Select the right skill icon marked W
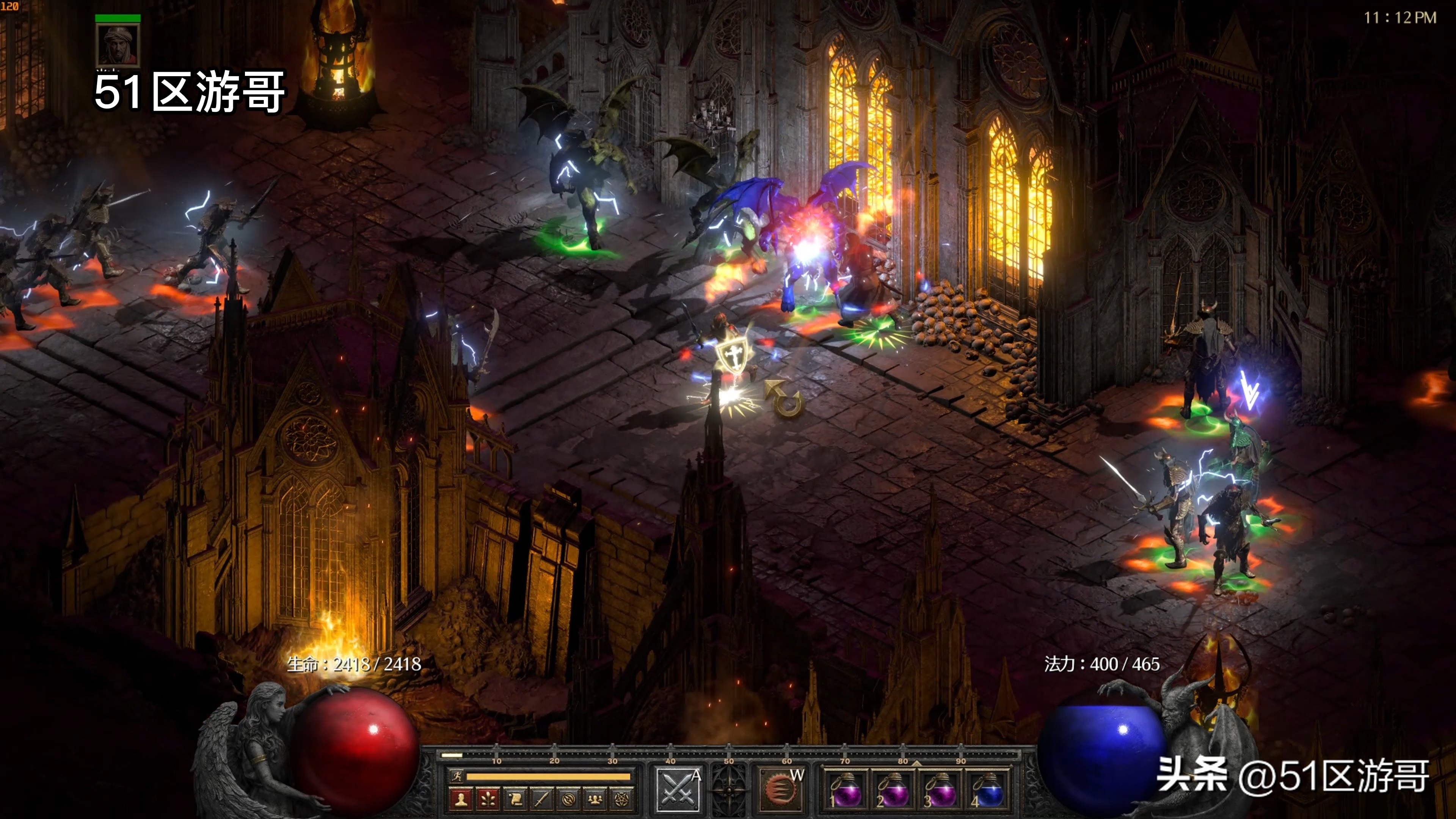1456x819 pixels. click(x=781, y=789)
